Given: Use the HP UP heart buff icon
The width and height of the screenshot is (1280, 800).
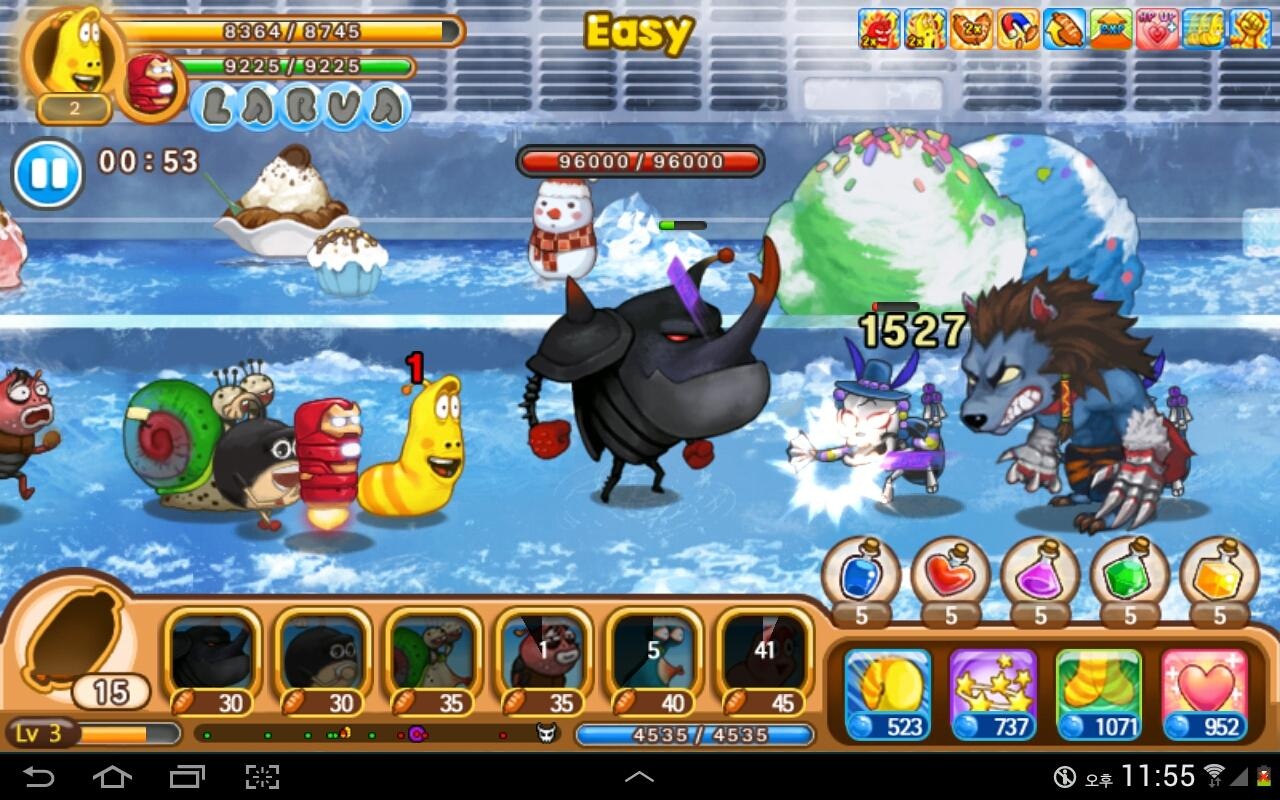Looking at the screenshot, I should (1158, 30).
